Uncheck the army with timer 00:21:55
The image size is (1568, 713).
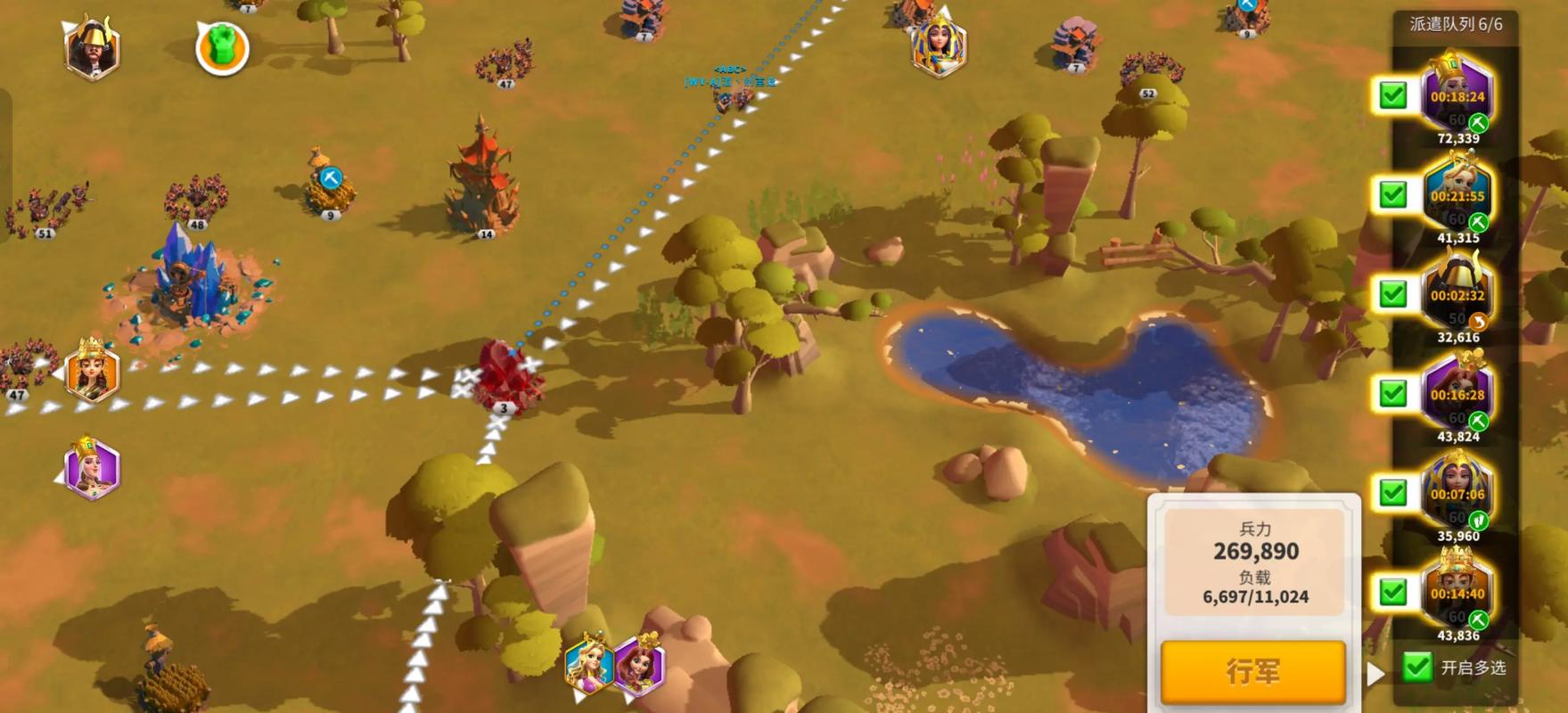[1392, 194]
